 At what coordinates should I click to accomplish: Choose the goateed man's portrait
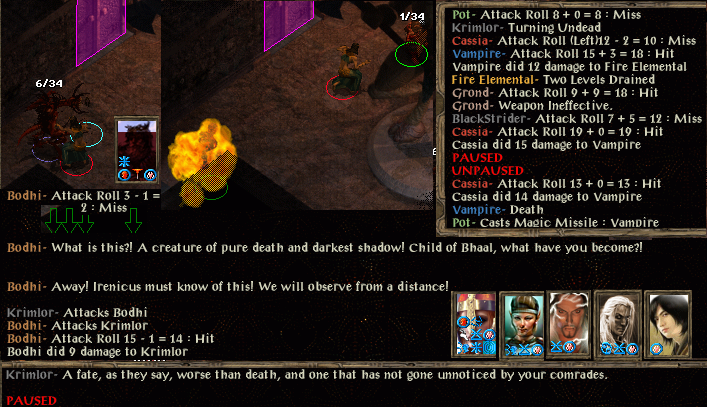coord(570,316)
